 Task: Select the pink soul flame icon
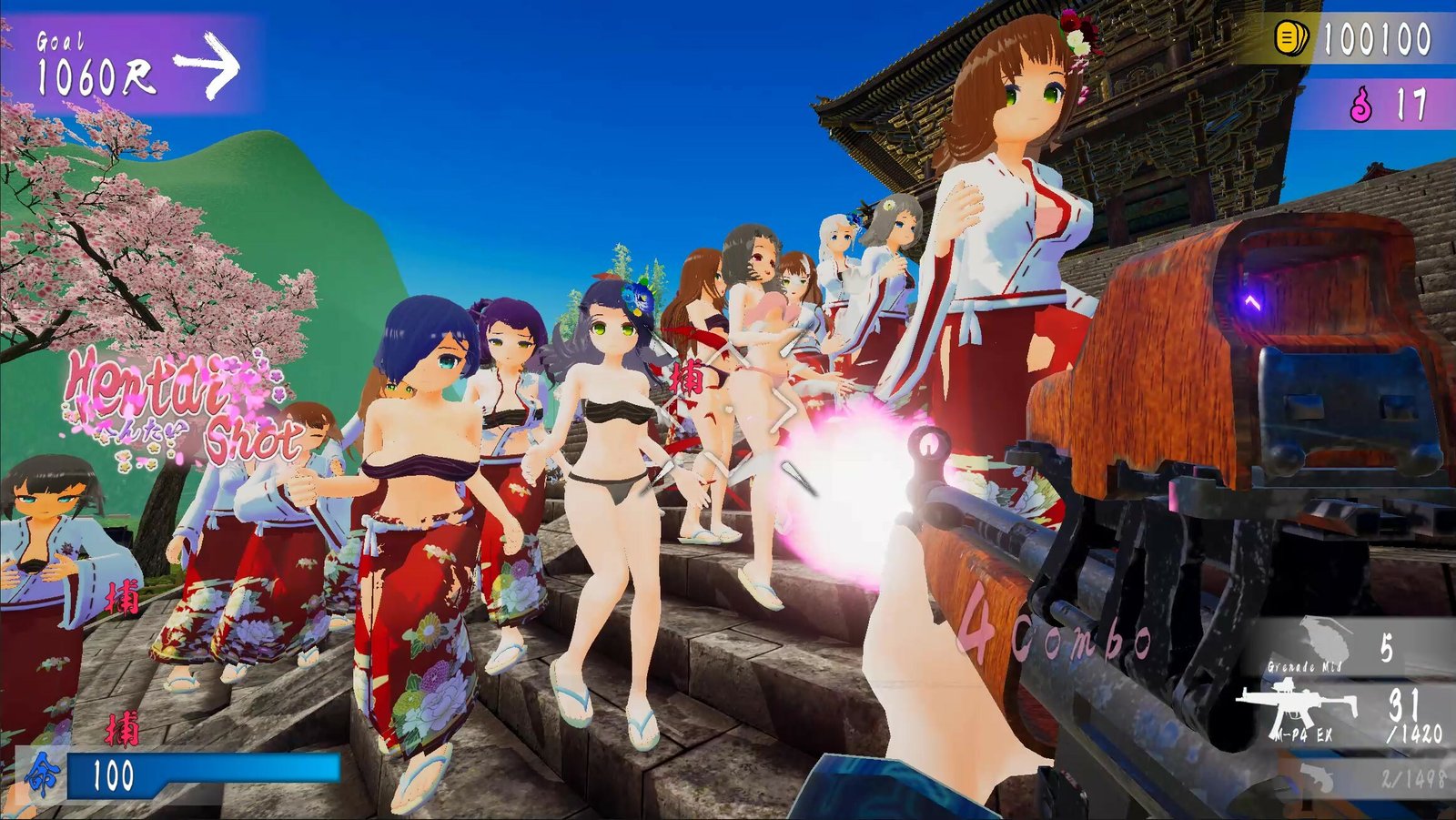pyautogui.click(x=1360, y=106)
